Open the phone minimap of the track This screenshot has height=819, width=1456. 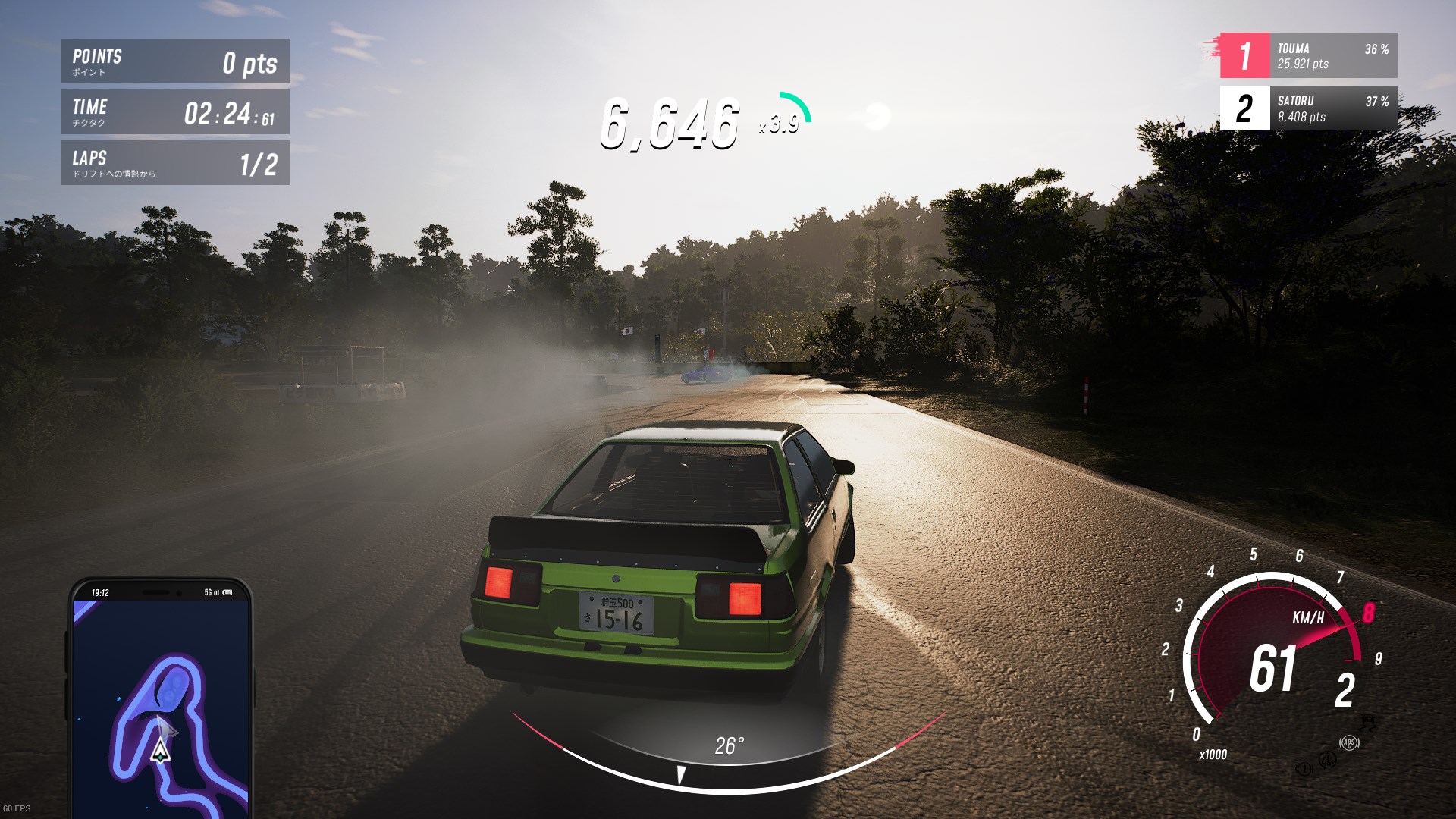(x=161, y=701)
